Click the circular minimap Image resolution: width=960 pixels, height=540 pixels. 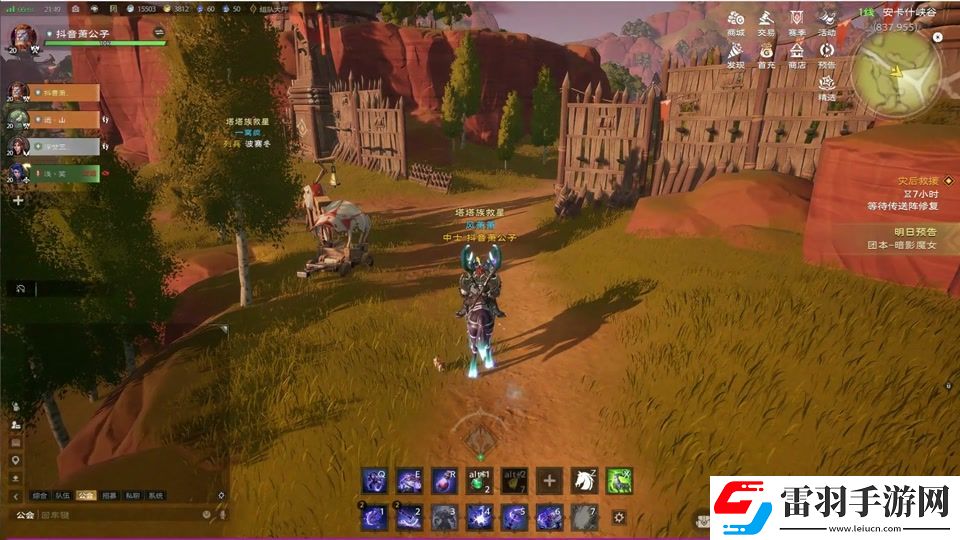[895, 72]
